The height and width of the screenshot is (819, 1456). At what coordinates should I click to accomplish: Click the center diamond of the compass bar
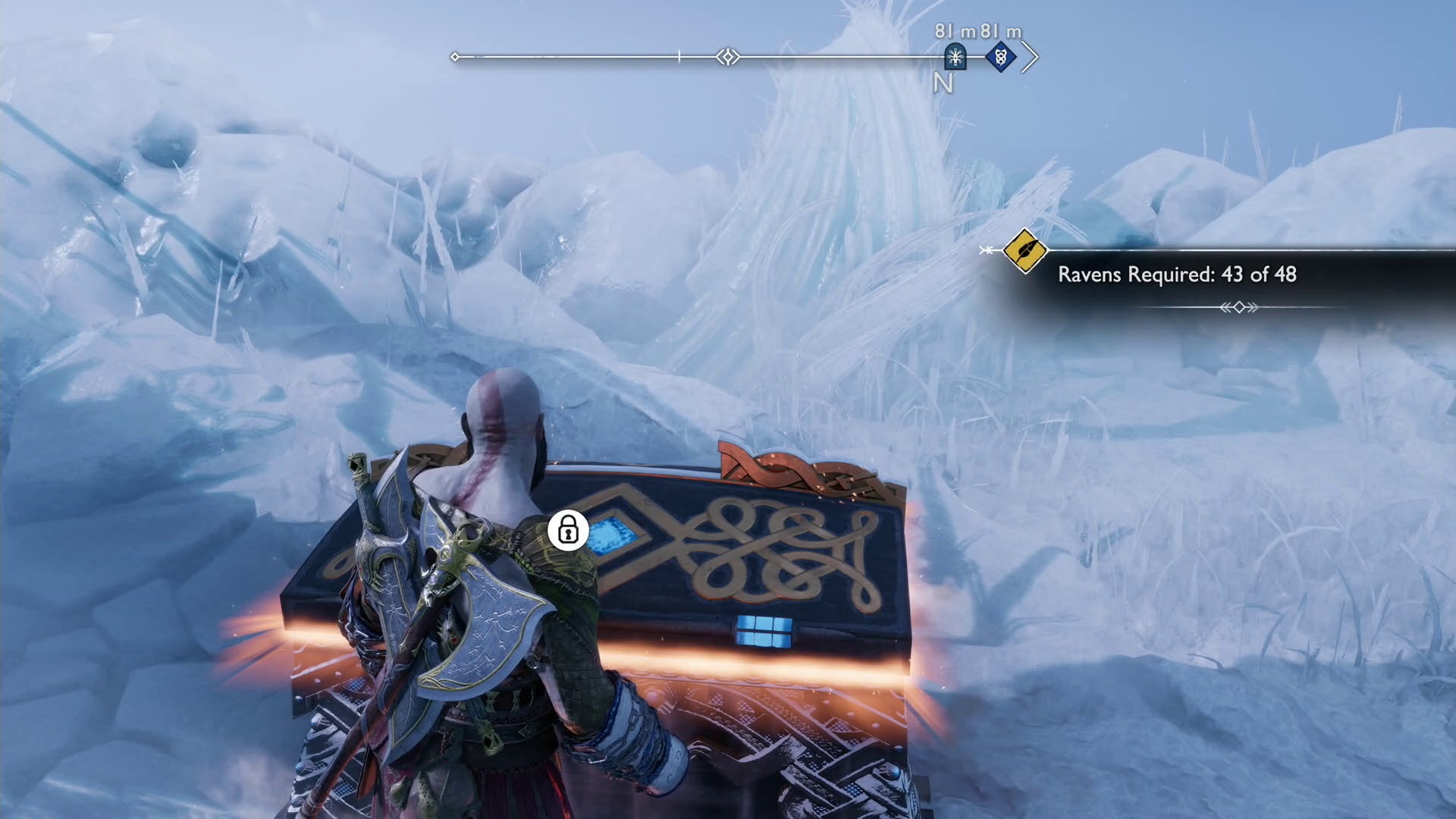tap(728, 57)
